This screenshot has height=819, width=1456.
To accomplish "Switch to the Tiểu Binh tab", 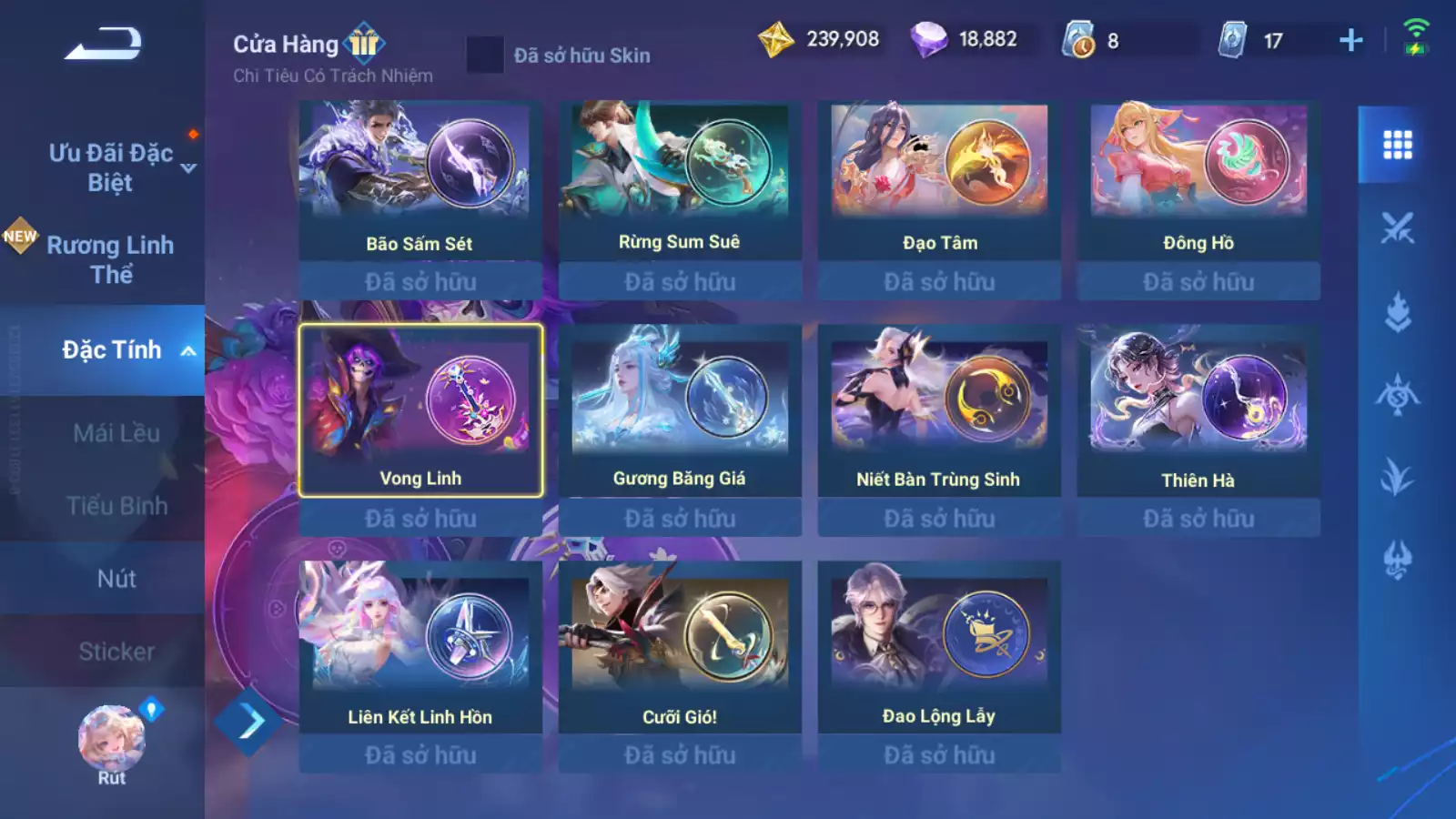I will click(116, 506).
